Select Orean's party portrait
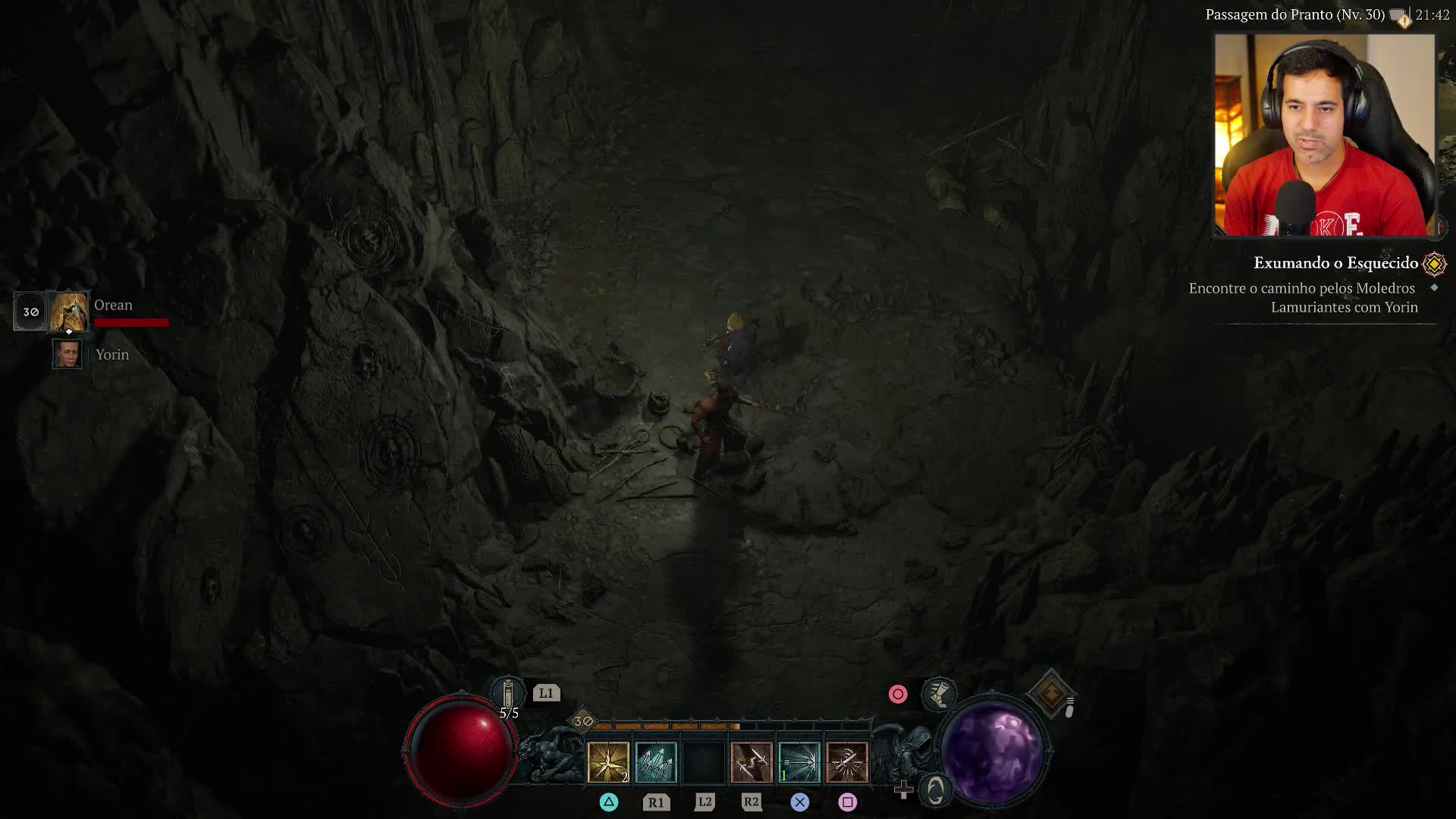1456x819 pixels. click(x=69, y=311)
